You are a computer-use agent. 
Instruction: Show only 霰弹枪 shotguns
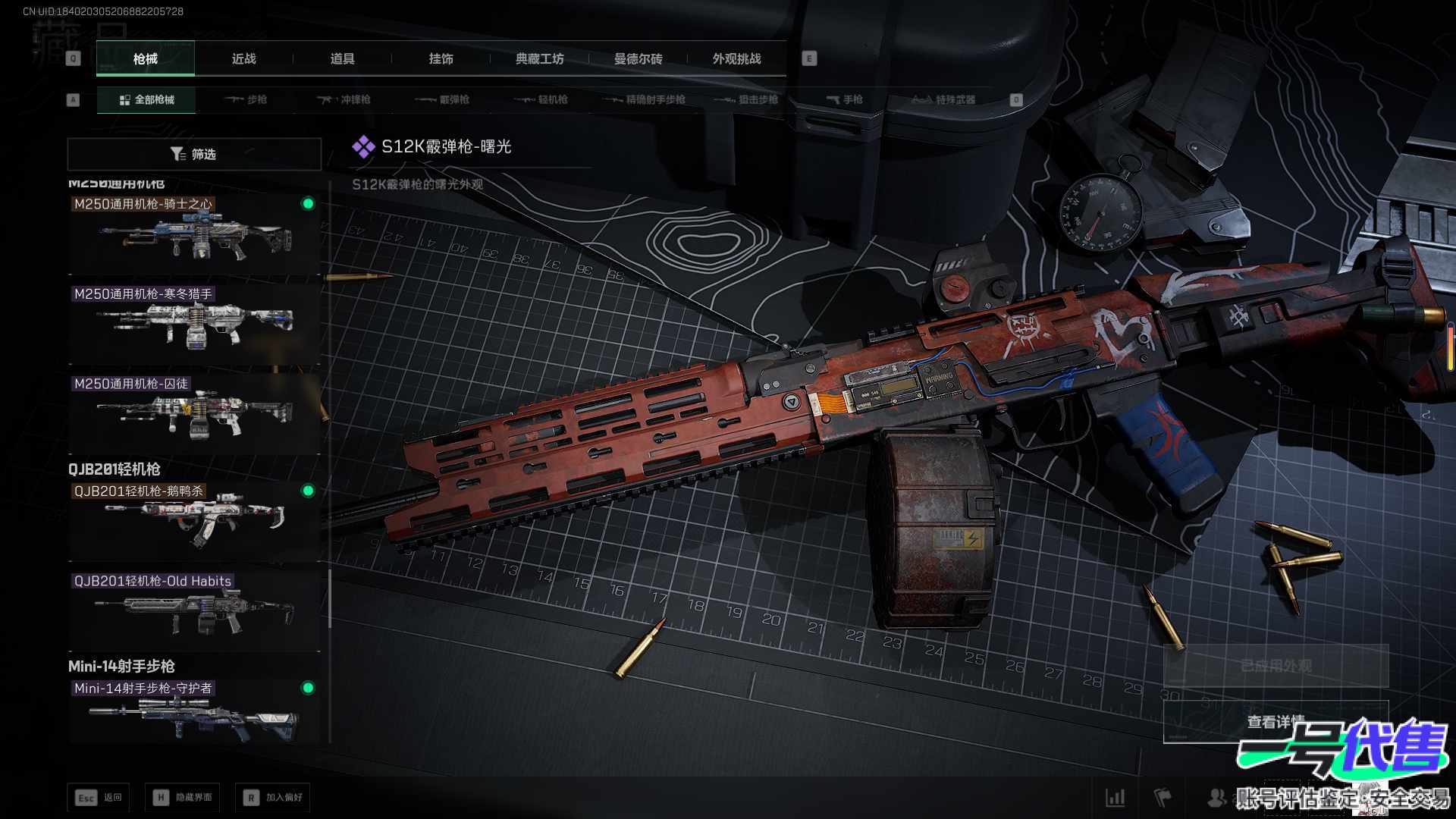(444, 99)
